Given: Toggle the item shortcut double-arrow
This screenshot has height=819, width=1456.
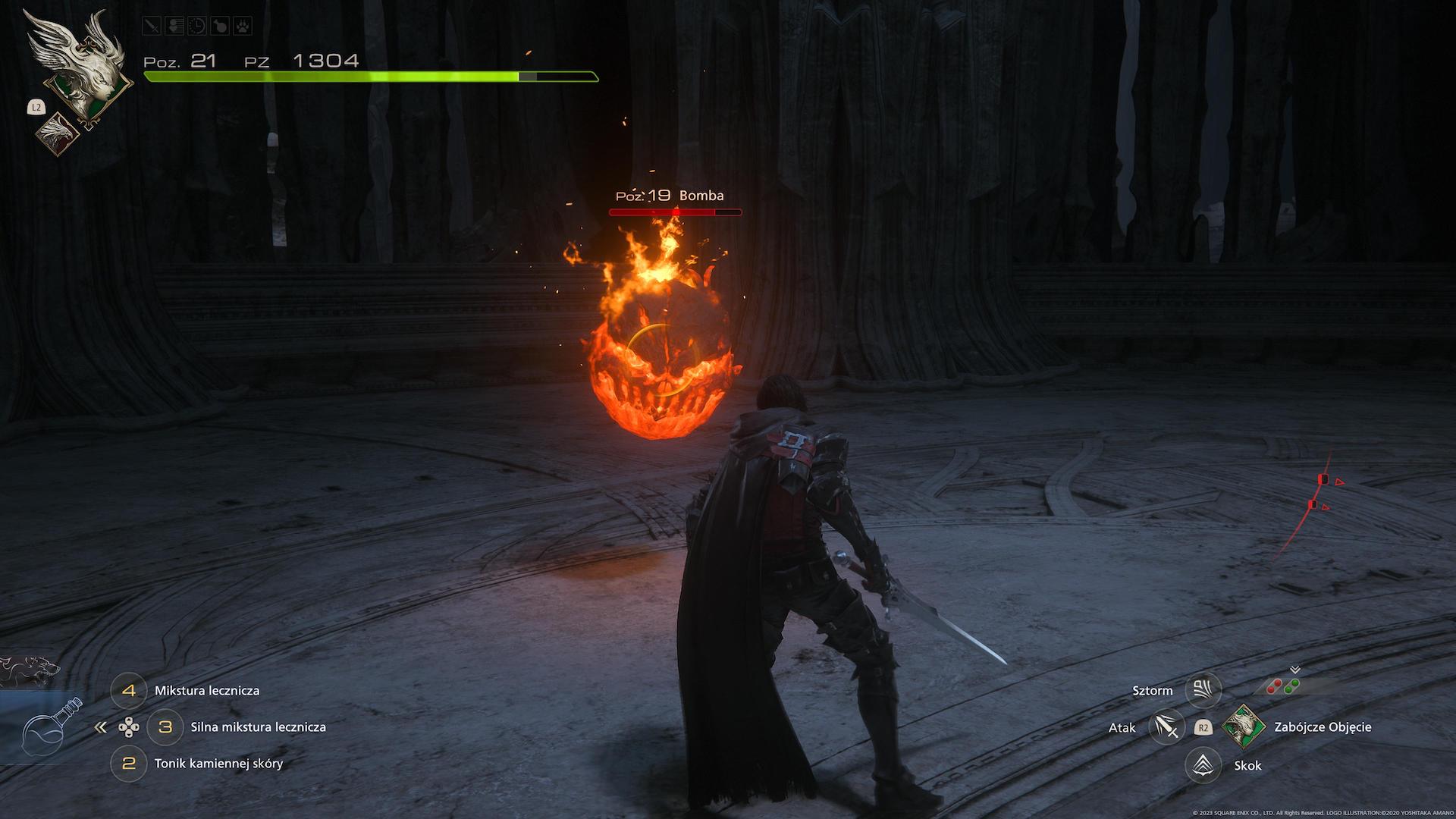Looking at the screenshot, I should [x=100, y=727].
